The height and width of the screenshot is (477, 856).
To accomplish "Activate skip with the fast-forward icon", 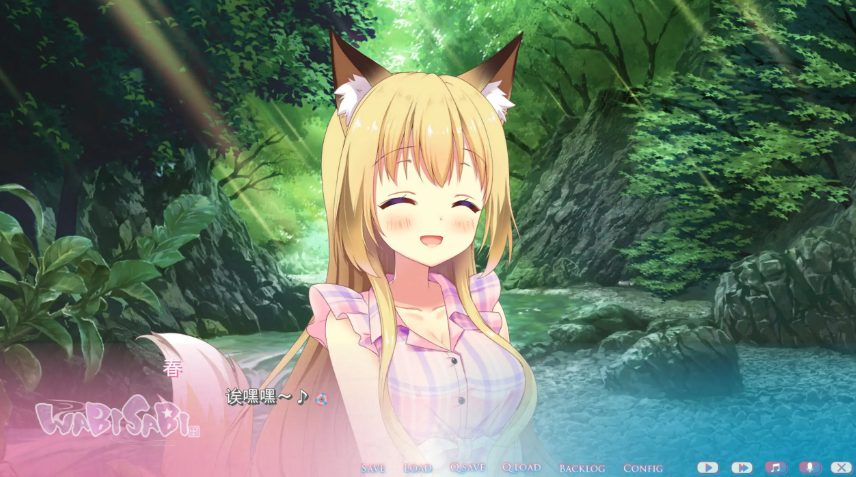I will tap(741, 467).
